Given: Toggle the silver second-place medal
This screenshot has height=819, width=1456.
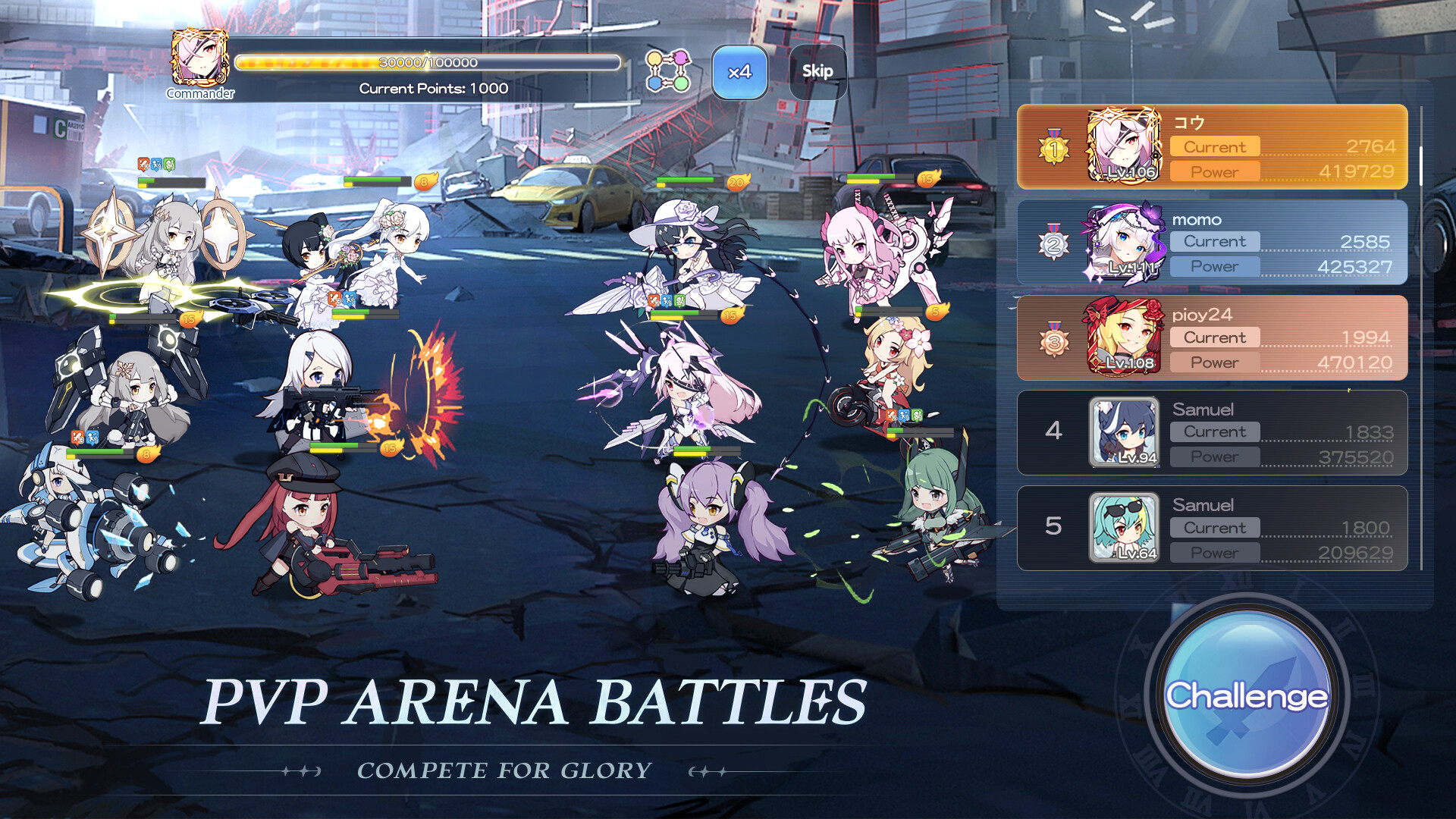Looking at the screenshot, I should 1053,243.
